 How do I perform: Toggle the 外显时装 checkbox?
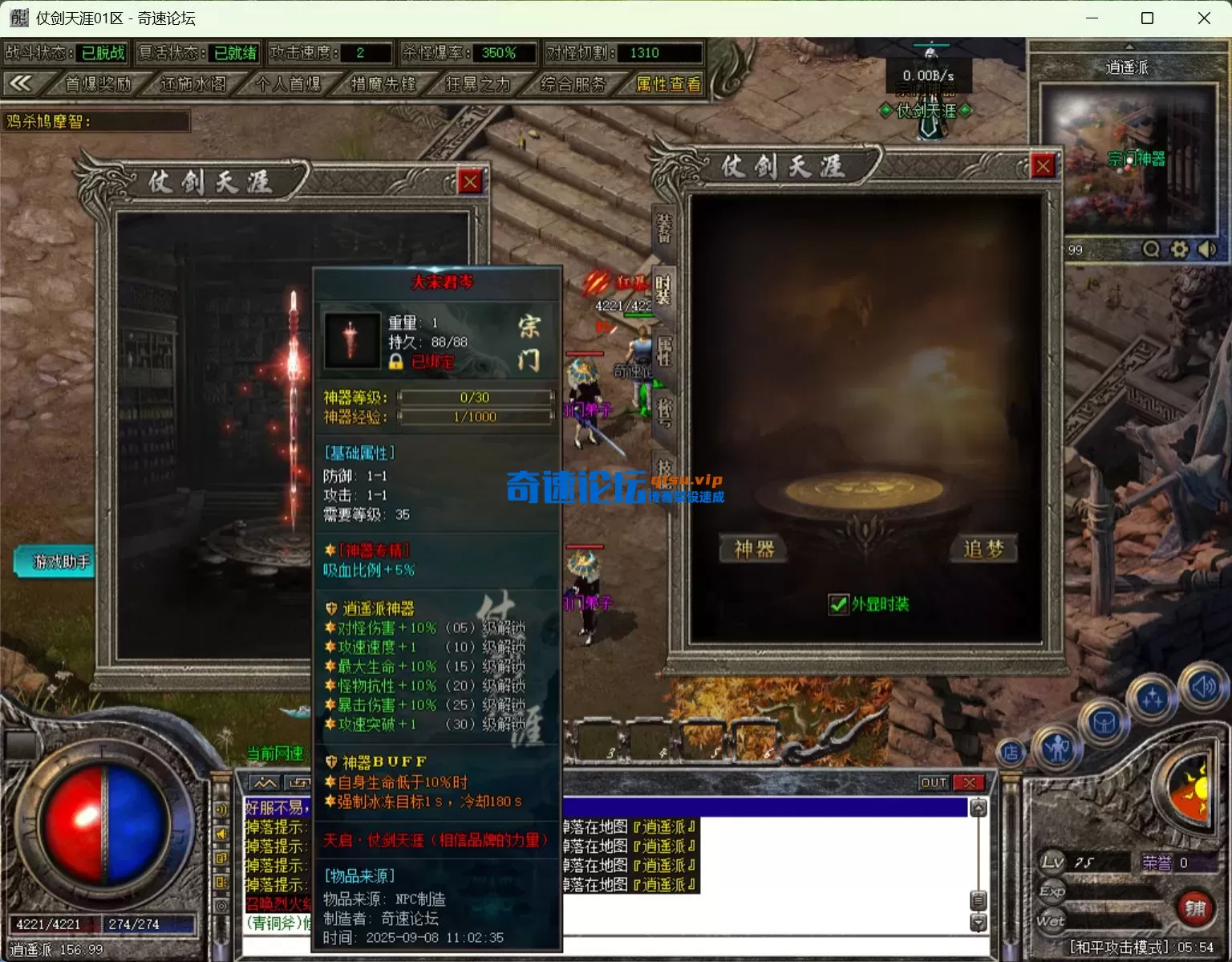[x=839, y=605]
